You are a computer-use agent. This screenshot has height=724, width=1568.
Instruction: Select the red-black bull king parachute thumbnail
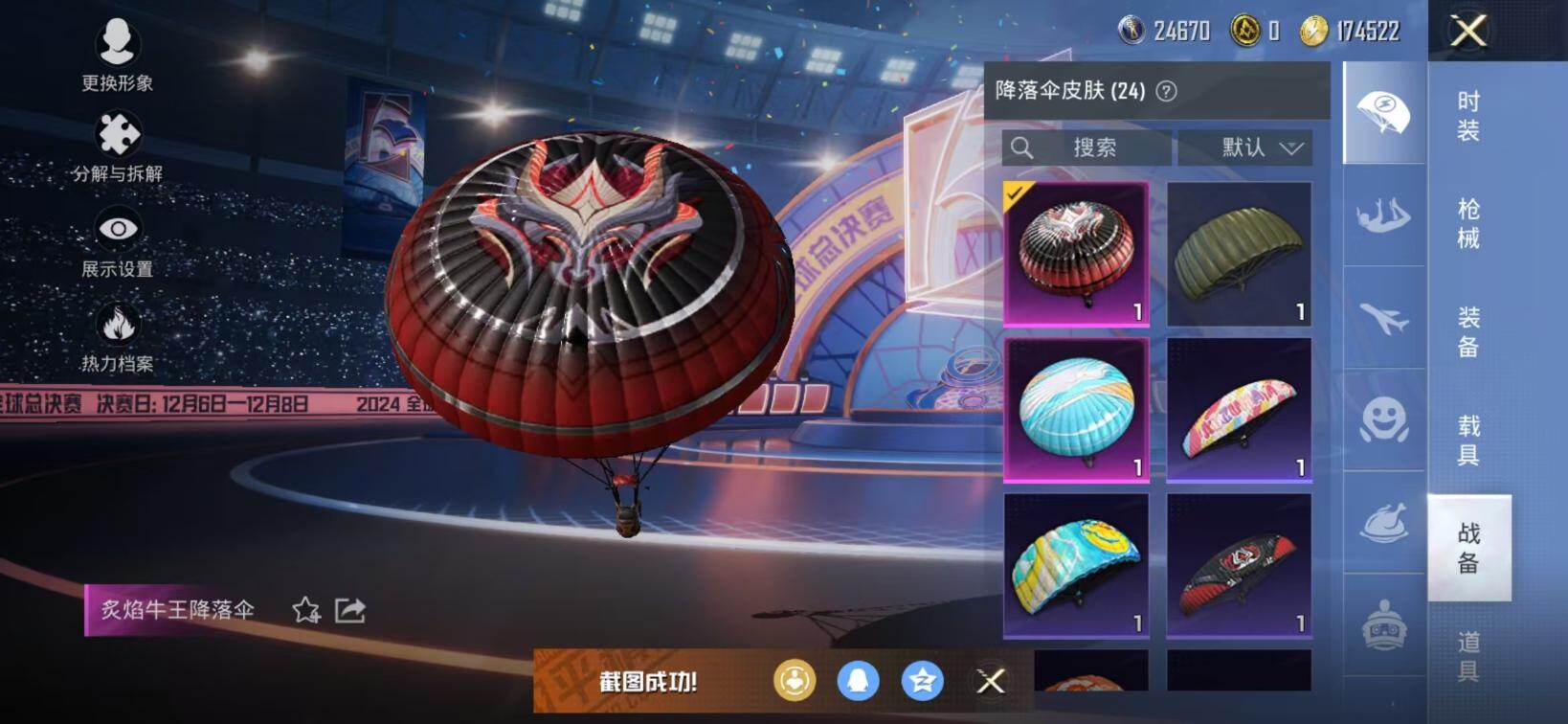pyautogui.click(x=1076, y=254)
